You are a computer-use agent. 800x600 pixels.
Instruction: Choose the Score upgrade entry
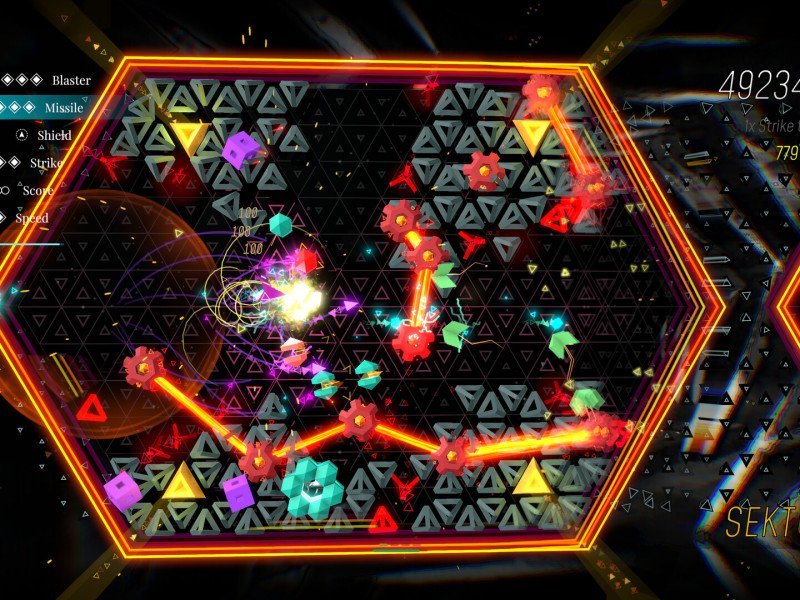pyautogui.click(x=38, y=189)
